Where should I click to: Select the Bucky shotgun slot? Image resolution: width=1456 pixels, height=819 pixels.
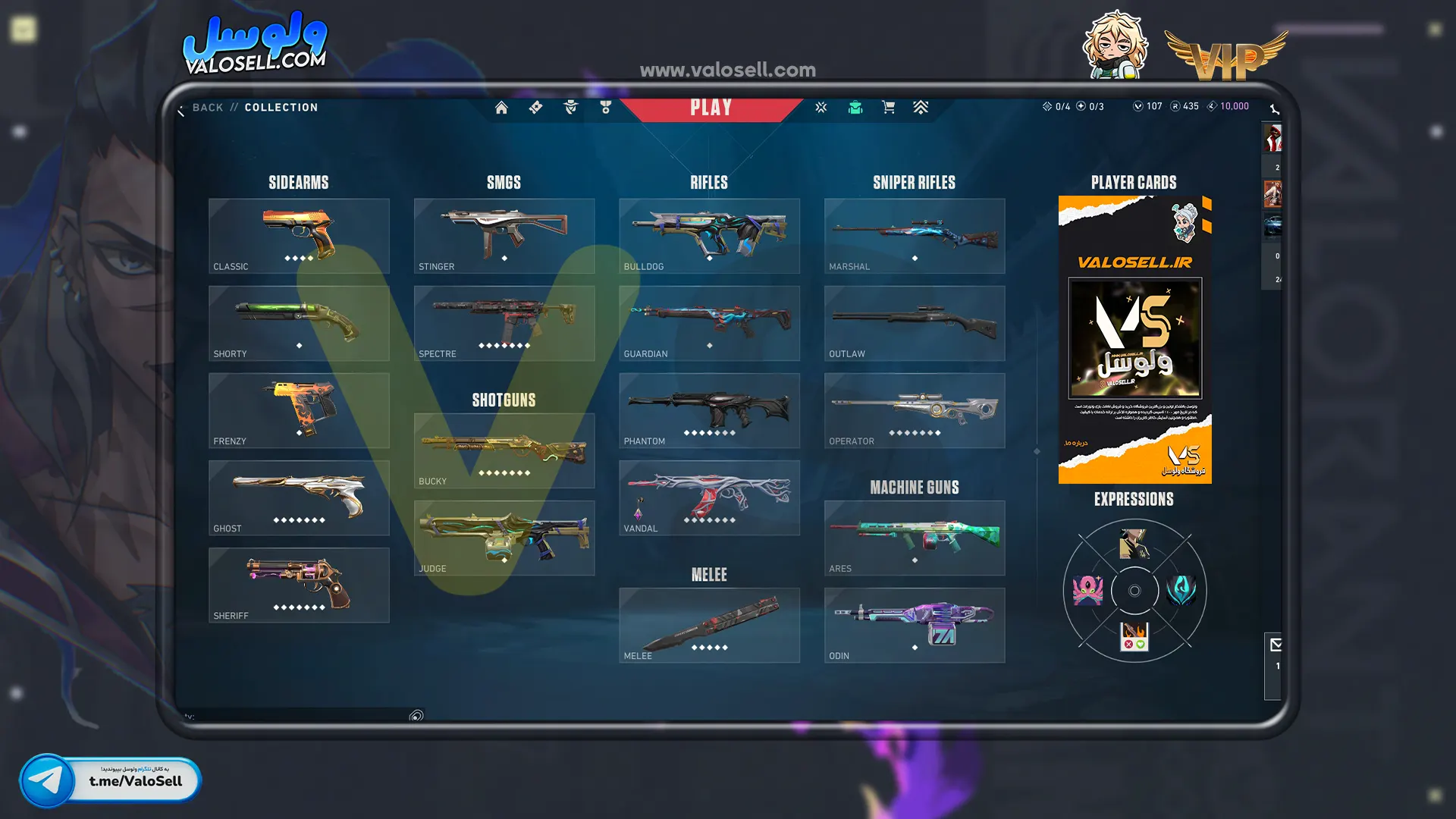[x=504, y=450]
